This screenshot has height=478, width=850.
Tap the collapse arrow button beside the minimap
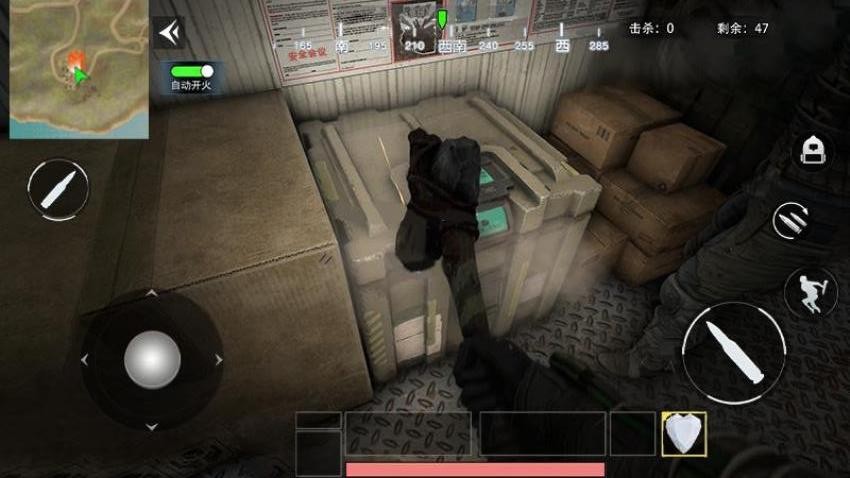(x=169, y=33)
